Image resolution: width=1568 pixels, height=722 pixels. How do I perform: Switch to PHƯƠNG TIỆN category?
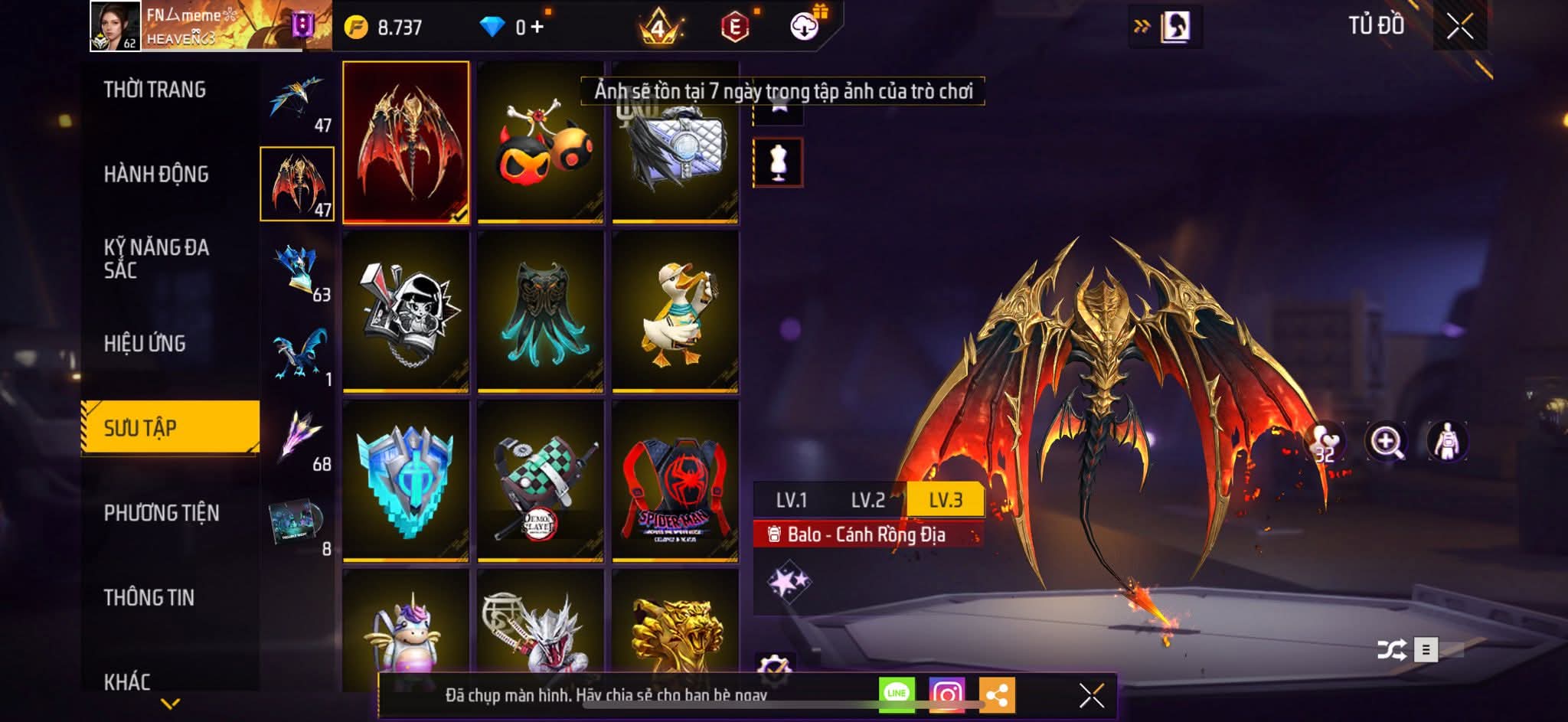162,513
